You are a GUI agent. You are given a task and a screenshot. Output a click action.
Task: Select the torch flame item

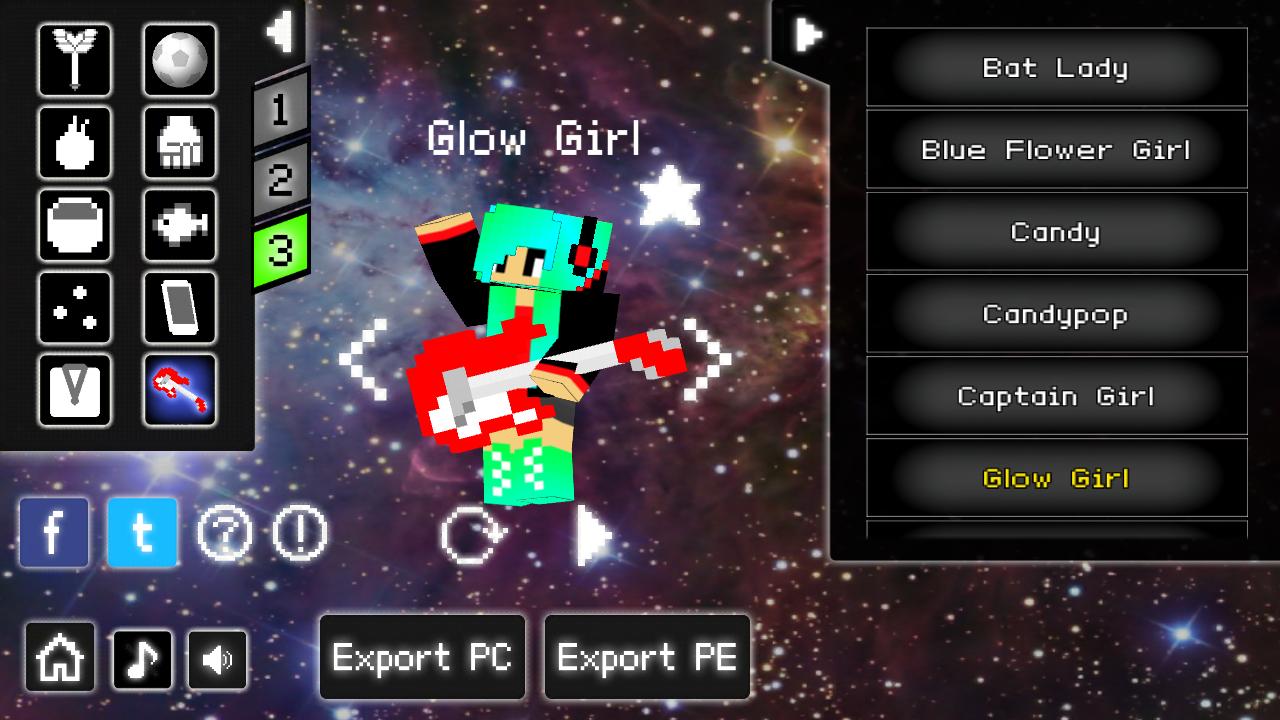coord(75,143)
